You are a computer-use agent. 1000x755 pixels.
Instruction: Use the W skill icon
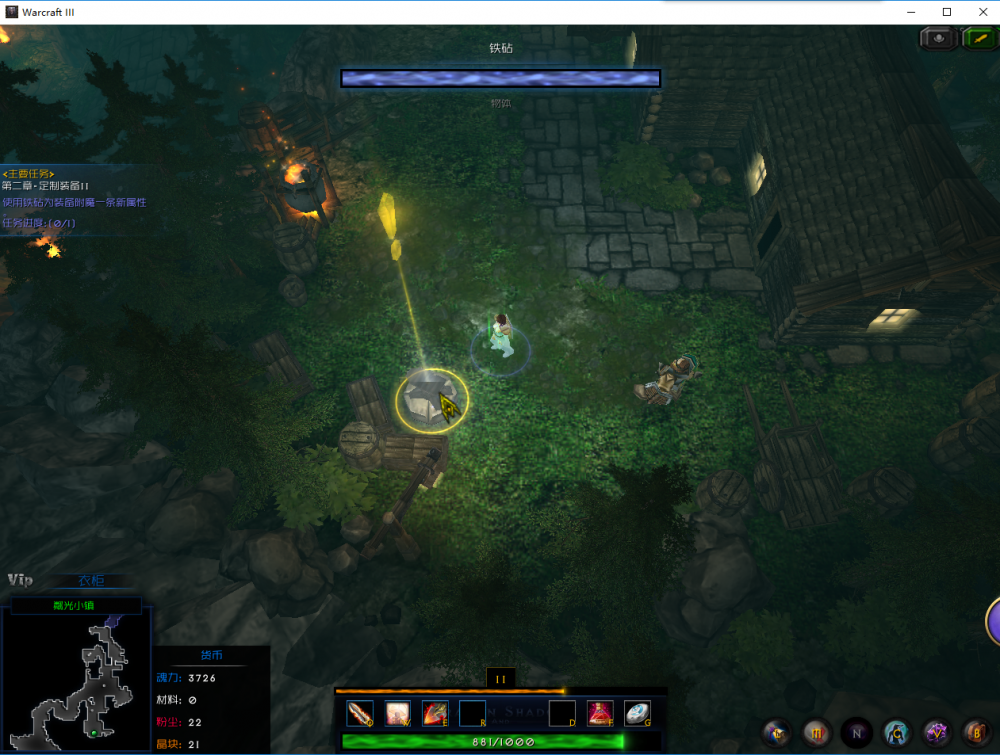click(398, 713)
